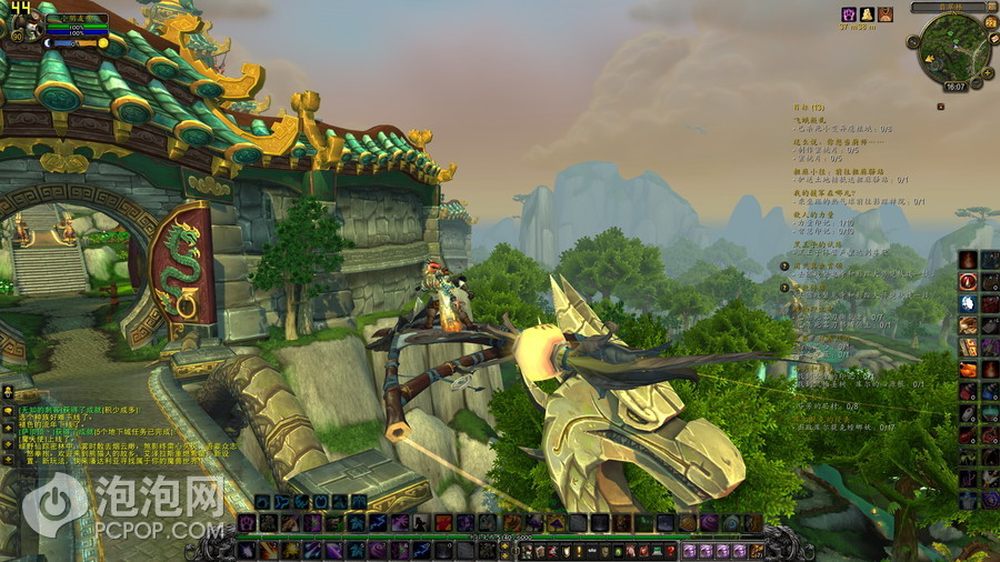Click the golden figure buff icon
Image resolution: width=1000 pixels, height=562 pixels.
(x=866, y=14)
